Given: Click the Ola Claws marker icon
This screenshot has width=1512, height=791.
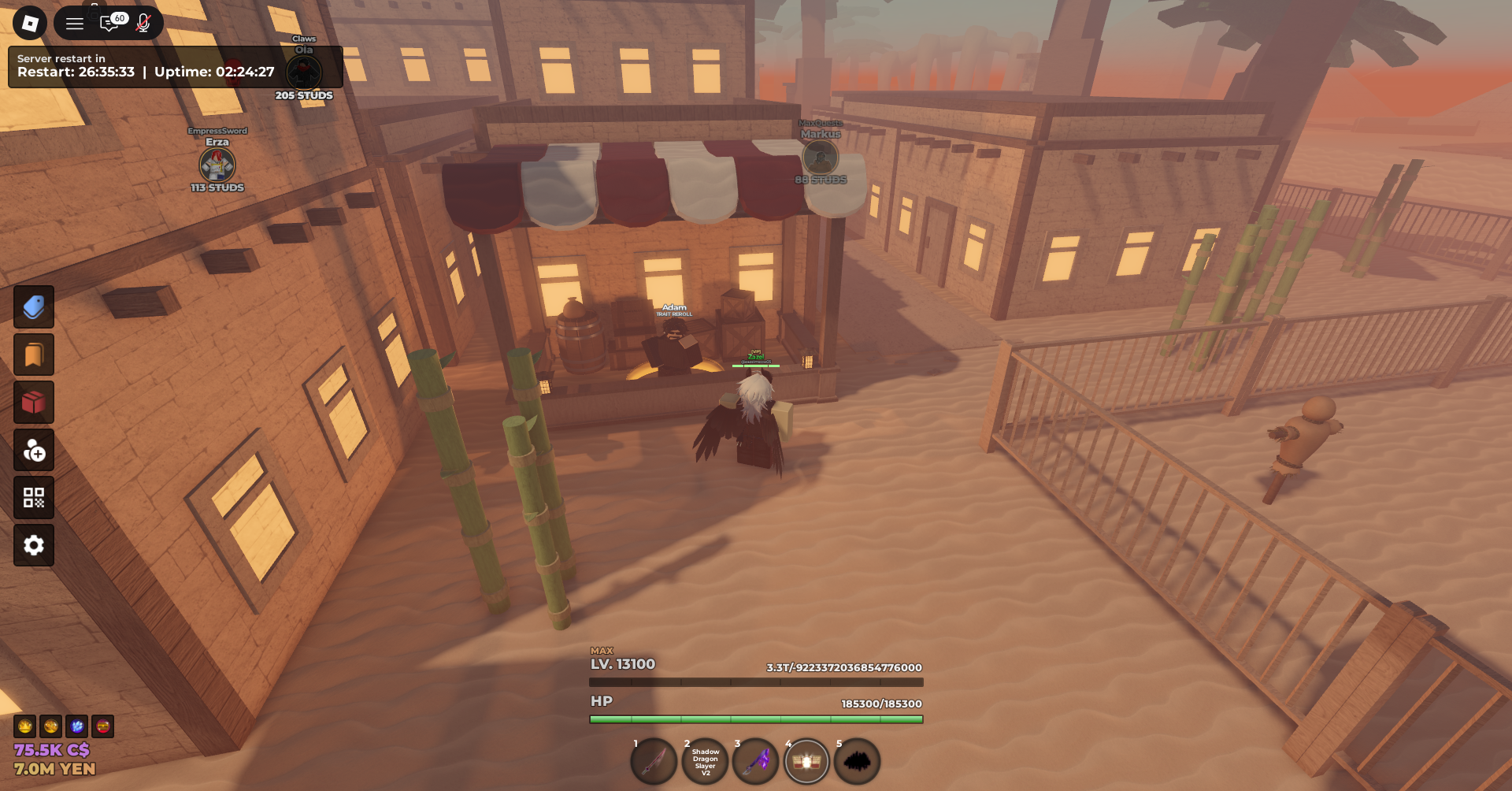Looking at the screenshot, I should coord(304,73).
